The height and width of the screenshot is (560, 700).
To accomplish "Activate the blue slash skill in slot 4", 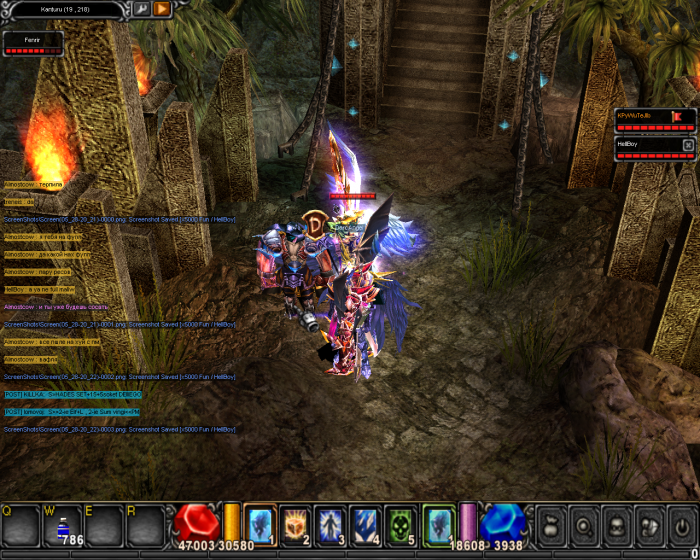I will (365, 525).
